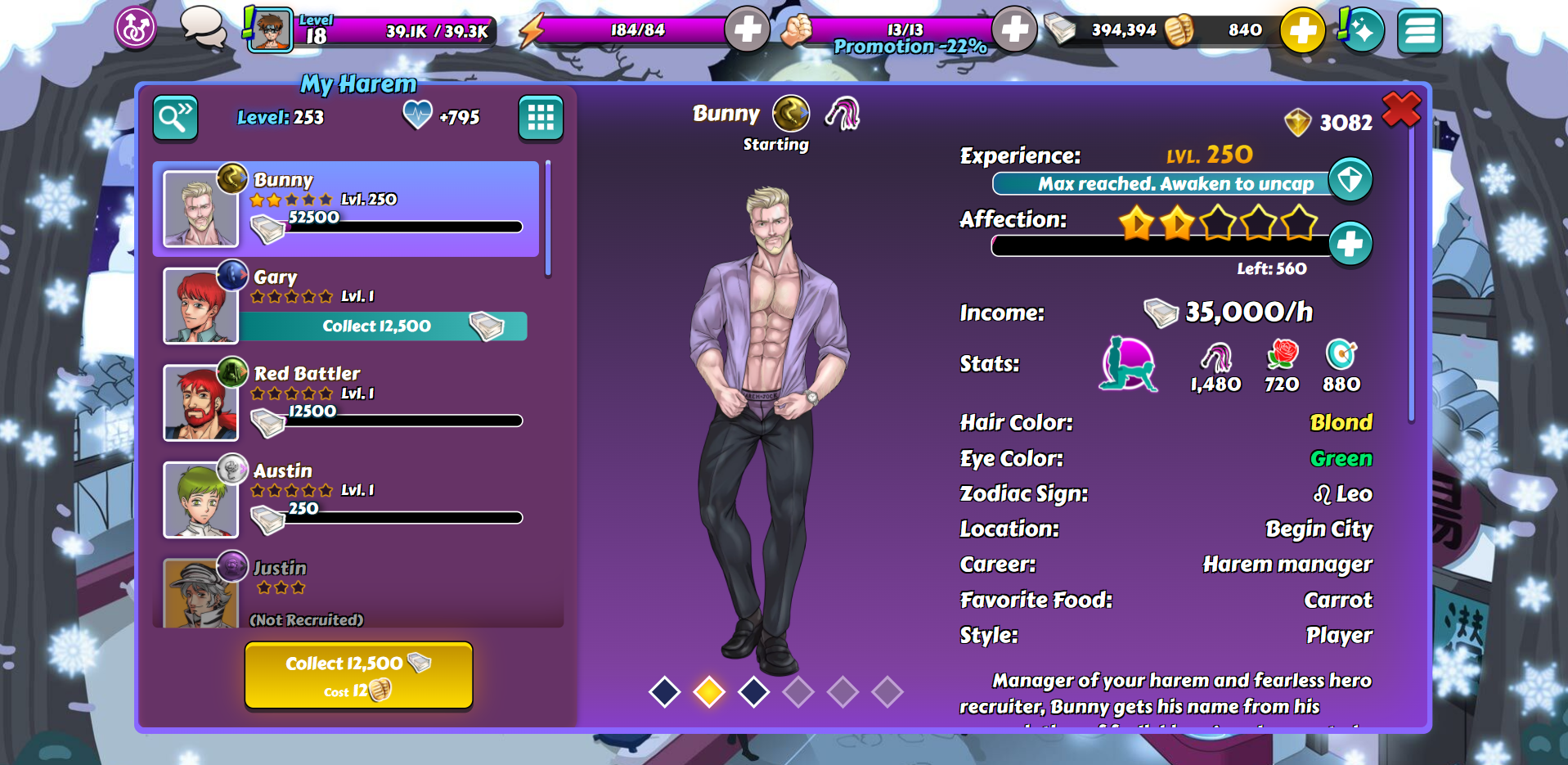This screenshot has width=1568, height=765.
Task: Buy more gold coins
Action: [x=1302, y=31]
